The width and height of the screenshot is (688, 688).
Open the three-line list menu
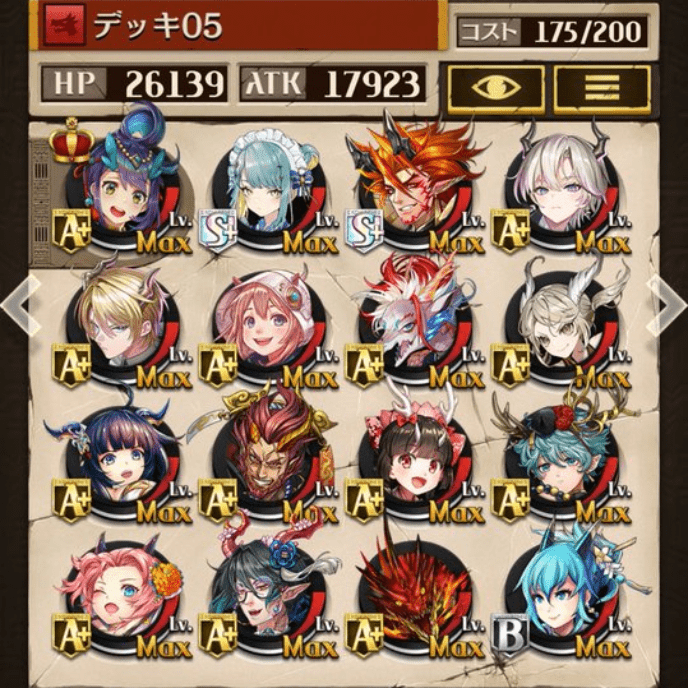click(x=601, y=89)
